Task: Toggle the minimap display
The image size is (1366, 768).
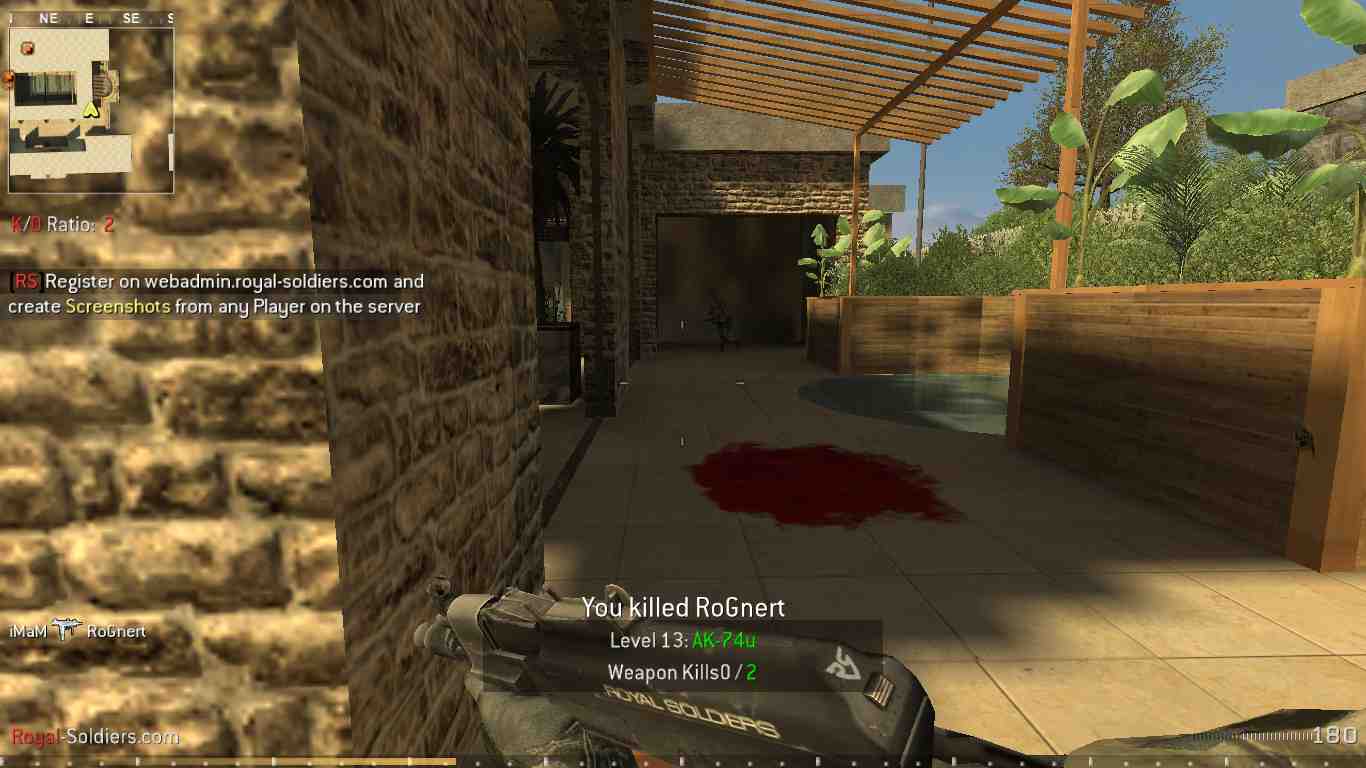Action: (90, 105)
